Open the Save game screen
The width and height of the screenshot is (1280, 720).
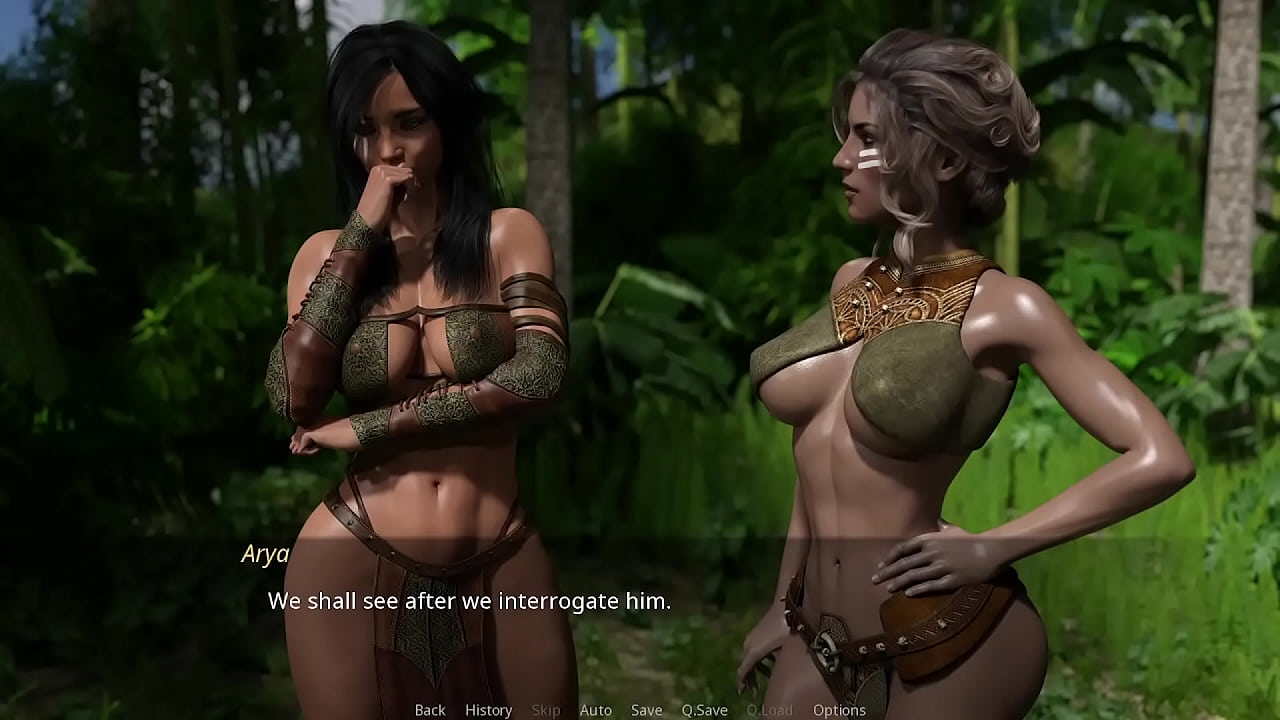pos(646,710)
